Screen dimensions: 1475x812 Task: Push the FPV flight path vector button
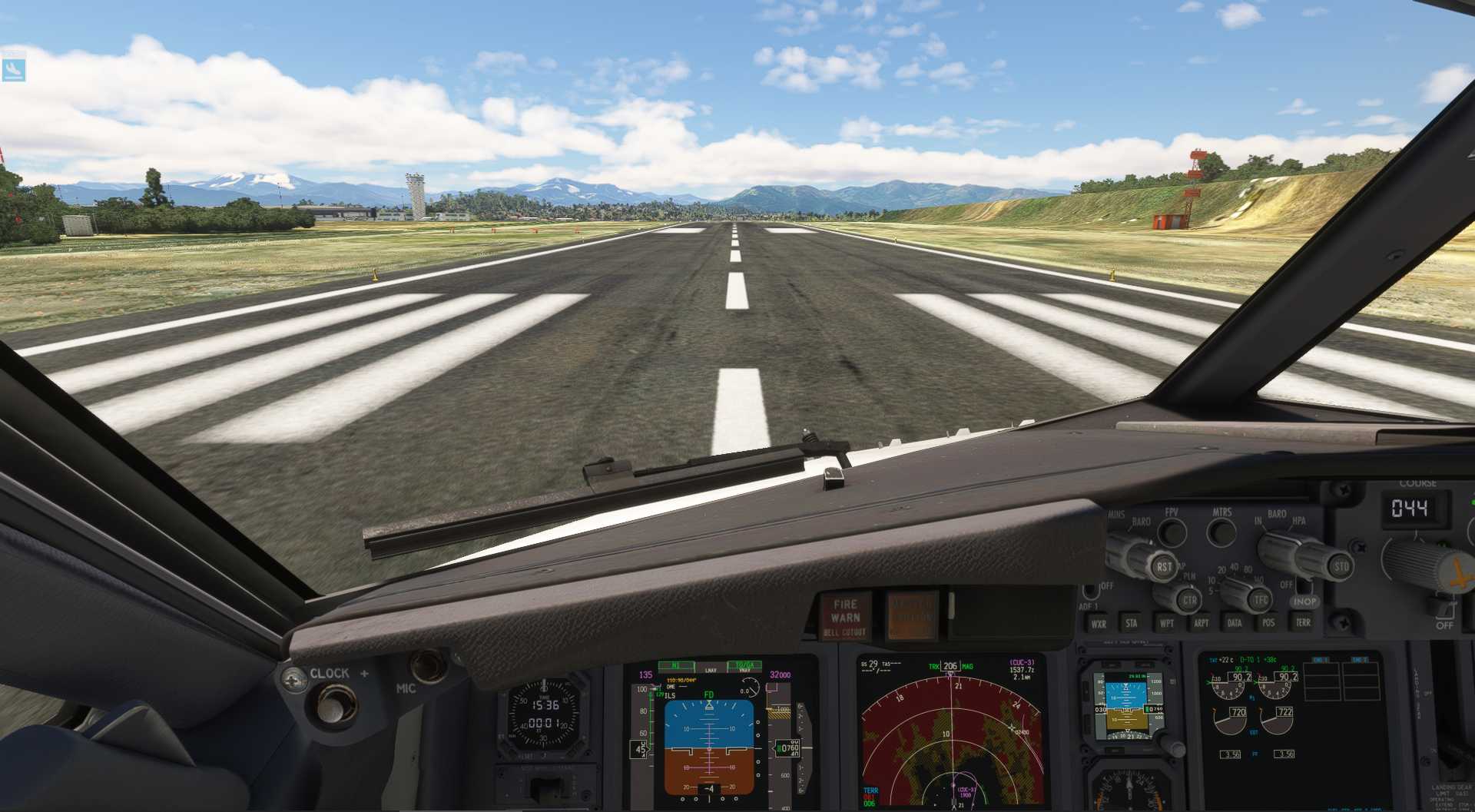click(x=1172, y=531)
